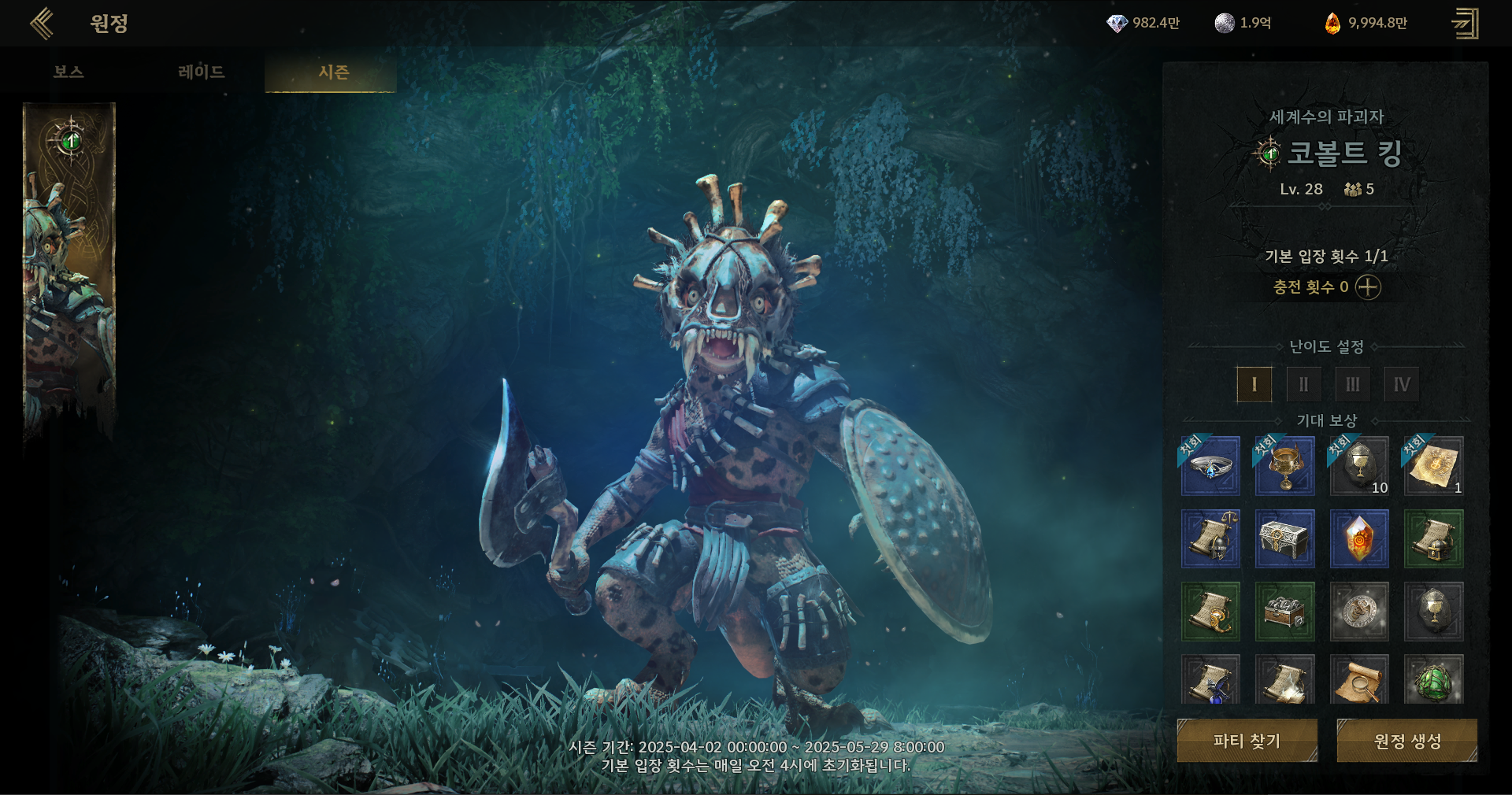The width and height of the screenshot is (1512, 795).
Task: Select the 시즌 tab
Action: [332, 72]
